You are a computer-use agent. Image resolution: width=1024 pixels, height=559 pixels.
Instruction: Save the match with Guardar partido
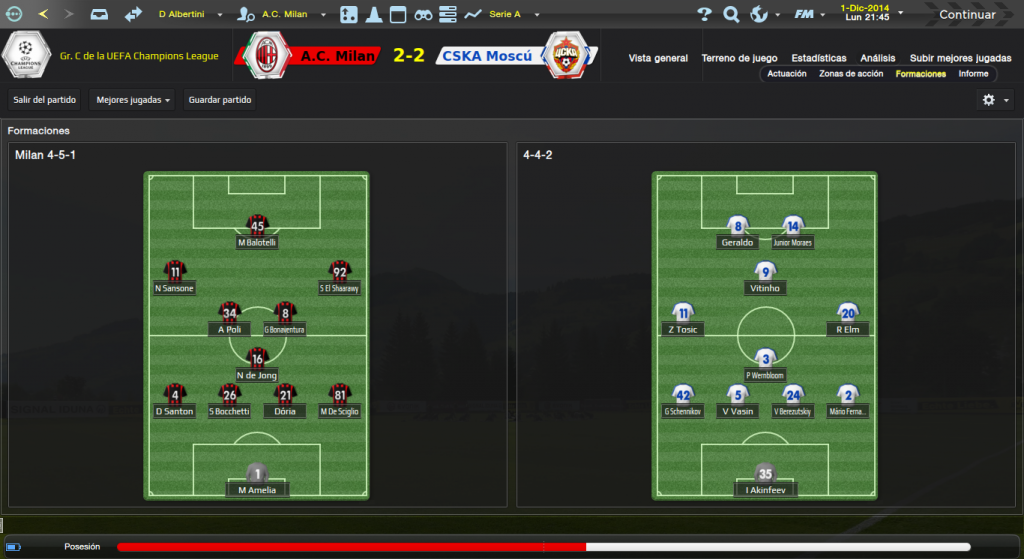(x=220, y=100)
